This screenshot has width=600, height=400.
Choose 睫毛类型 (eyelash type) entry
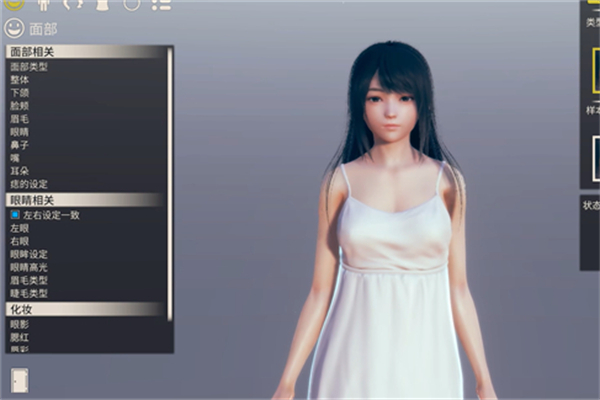tap(29, 293)
